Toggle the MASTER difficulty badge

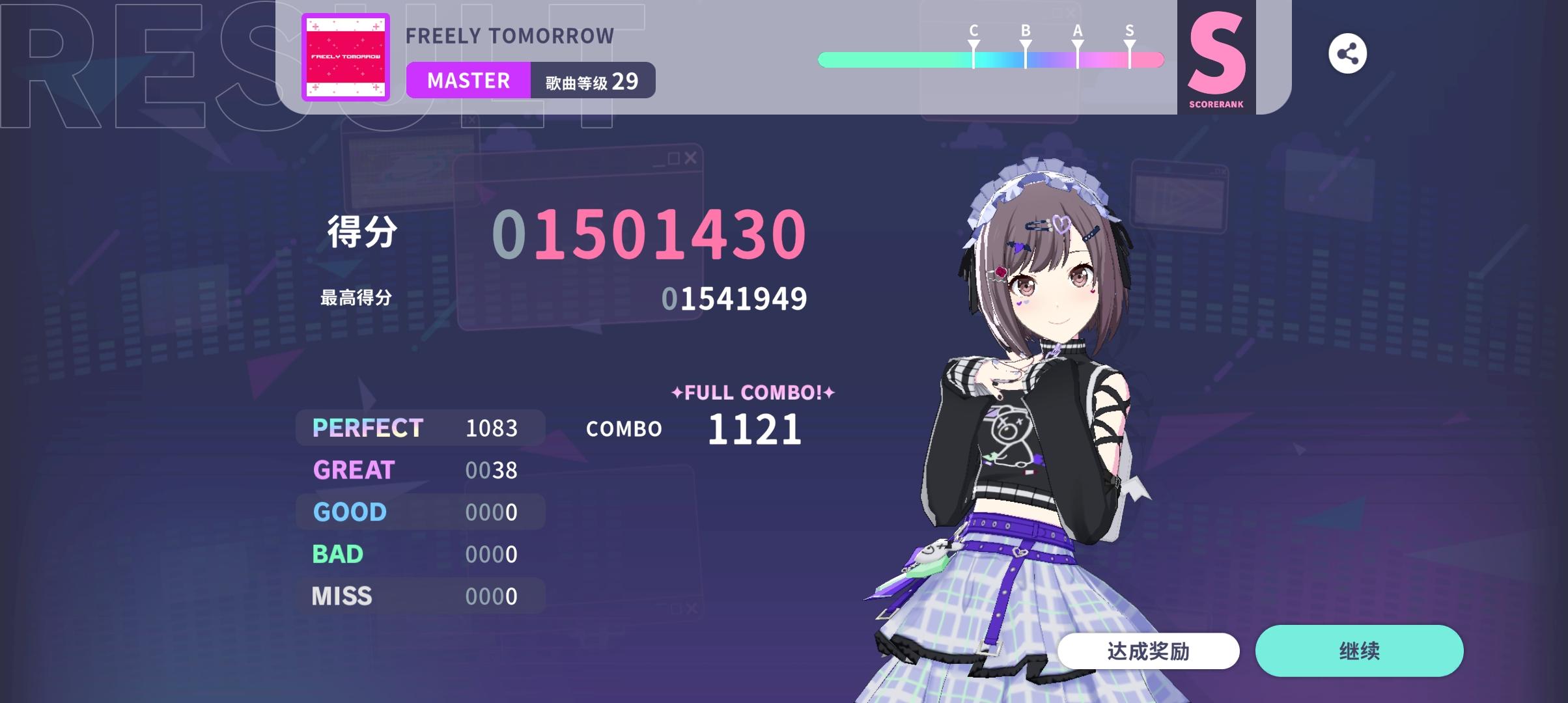[x=468, y=80]
